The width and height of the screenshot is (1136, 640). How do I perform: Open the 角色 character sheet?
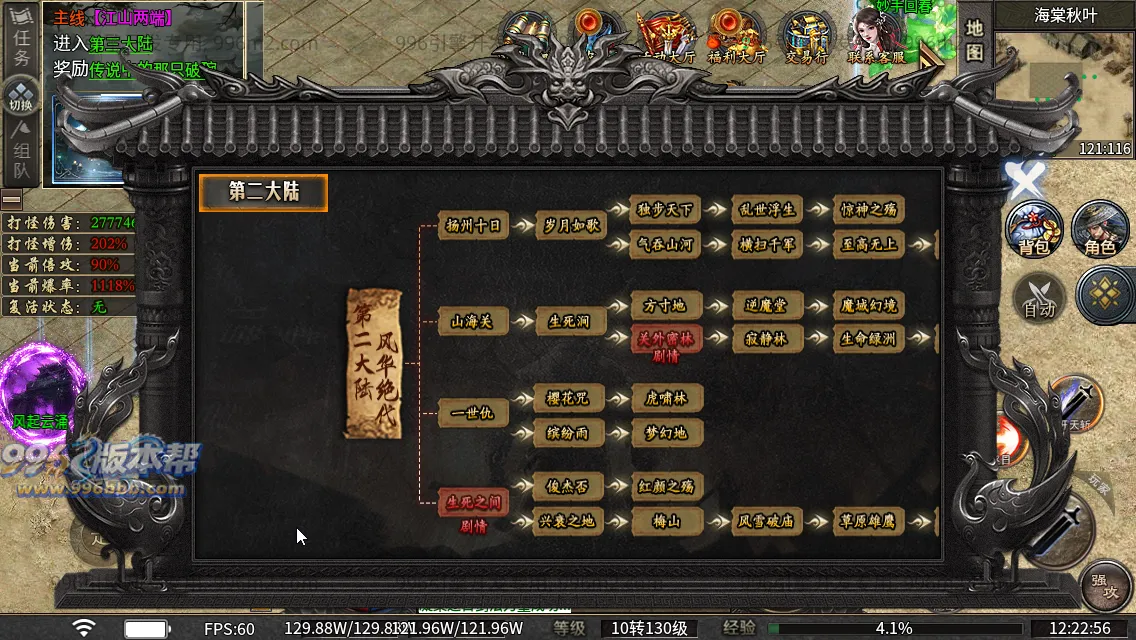(1100, 229)
